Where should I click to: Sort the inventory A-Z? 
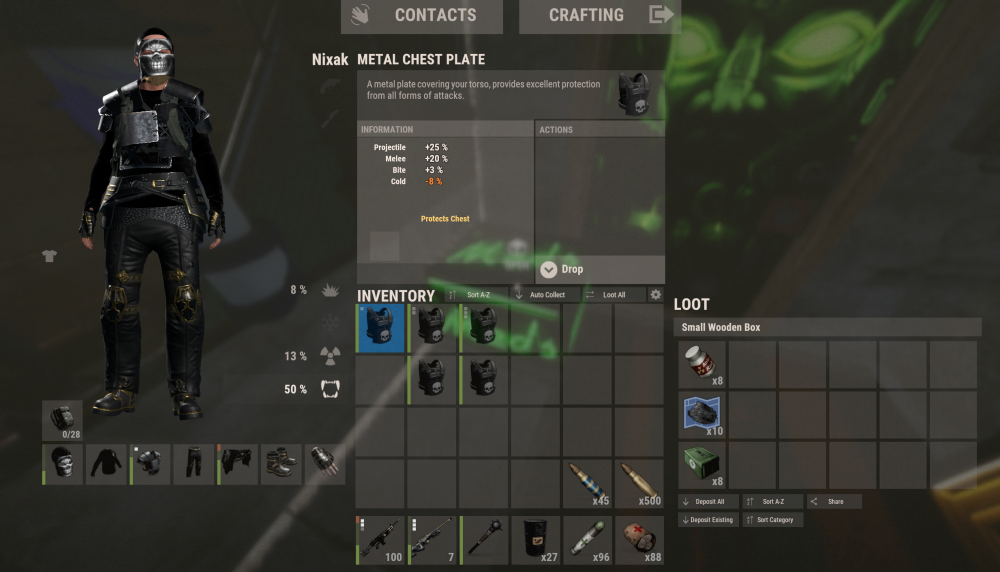tap(476, 295)
